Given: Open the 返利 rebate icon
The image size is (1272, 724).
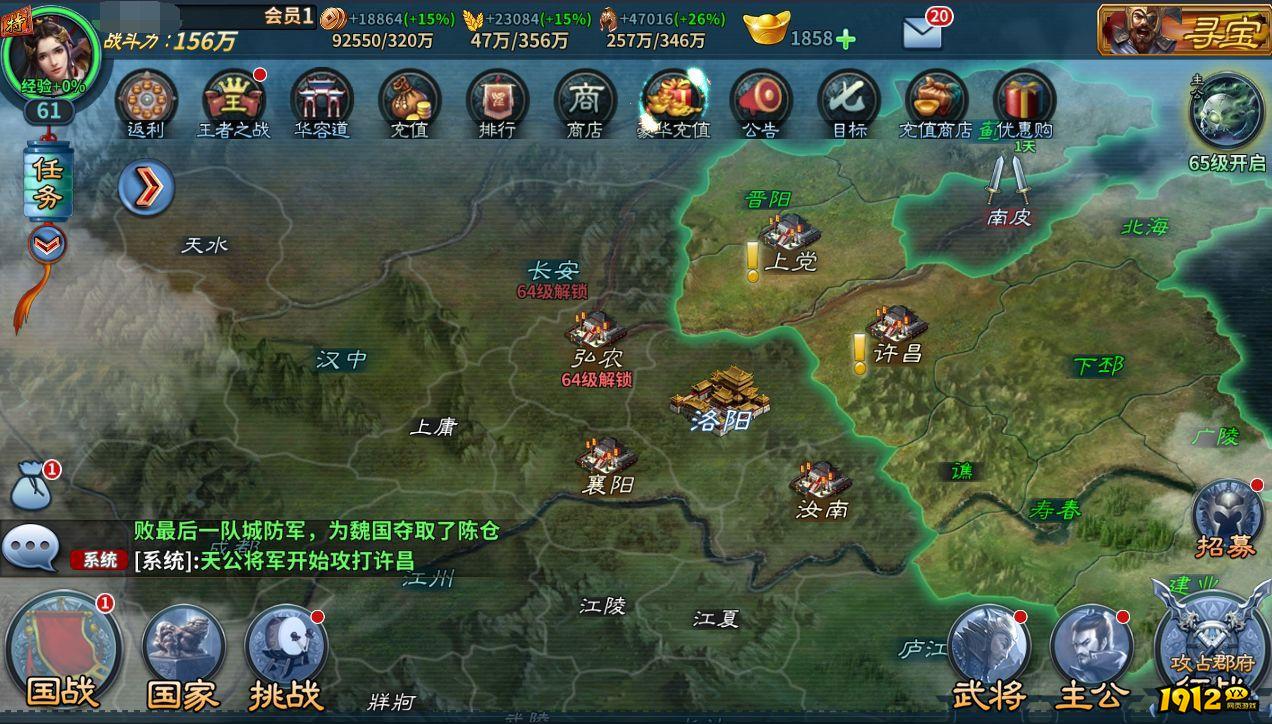Looking at the screenshot, I should pyautogui.click(x=146, y=102).
